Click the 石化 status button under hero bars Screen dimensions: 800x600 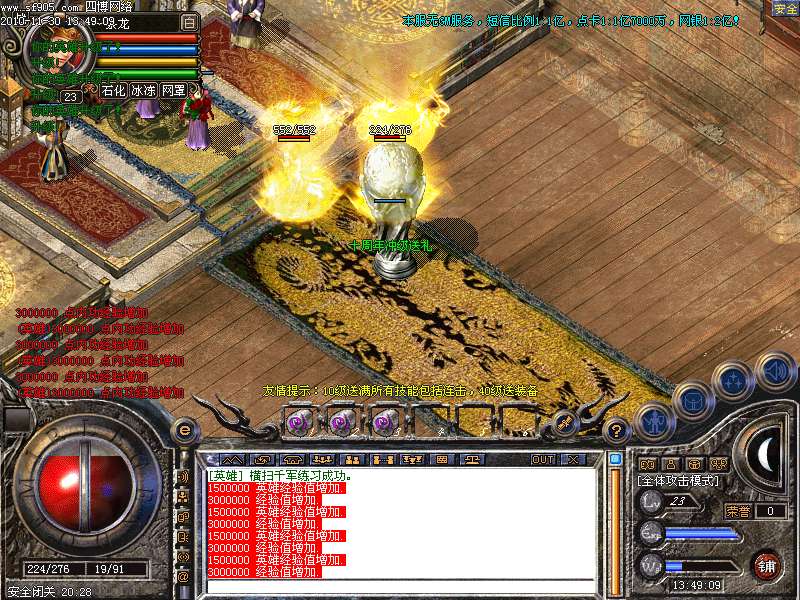(x=113, y=90)
